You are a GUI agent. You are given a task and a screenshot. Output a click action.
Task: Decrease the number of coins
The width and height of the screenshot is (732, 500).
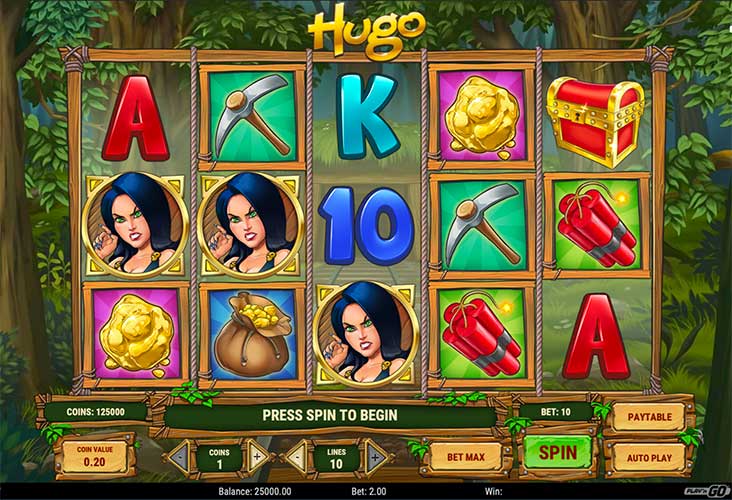point(179,457)
